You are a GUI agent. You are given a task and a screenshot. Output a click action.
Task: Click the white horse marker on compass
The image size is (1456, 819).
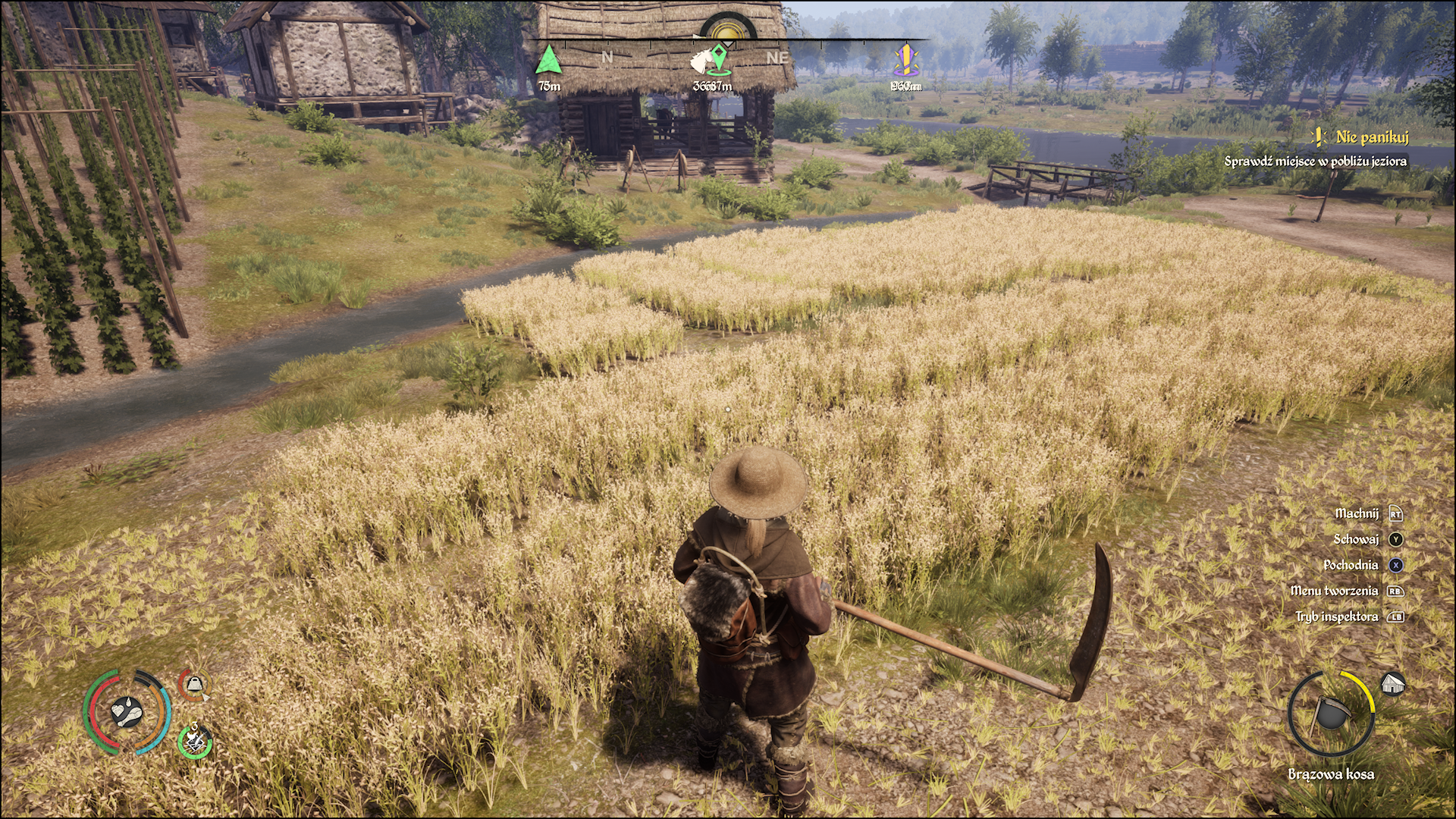711,59
